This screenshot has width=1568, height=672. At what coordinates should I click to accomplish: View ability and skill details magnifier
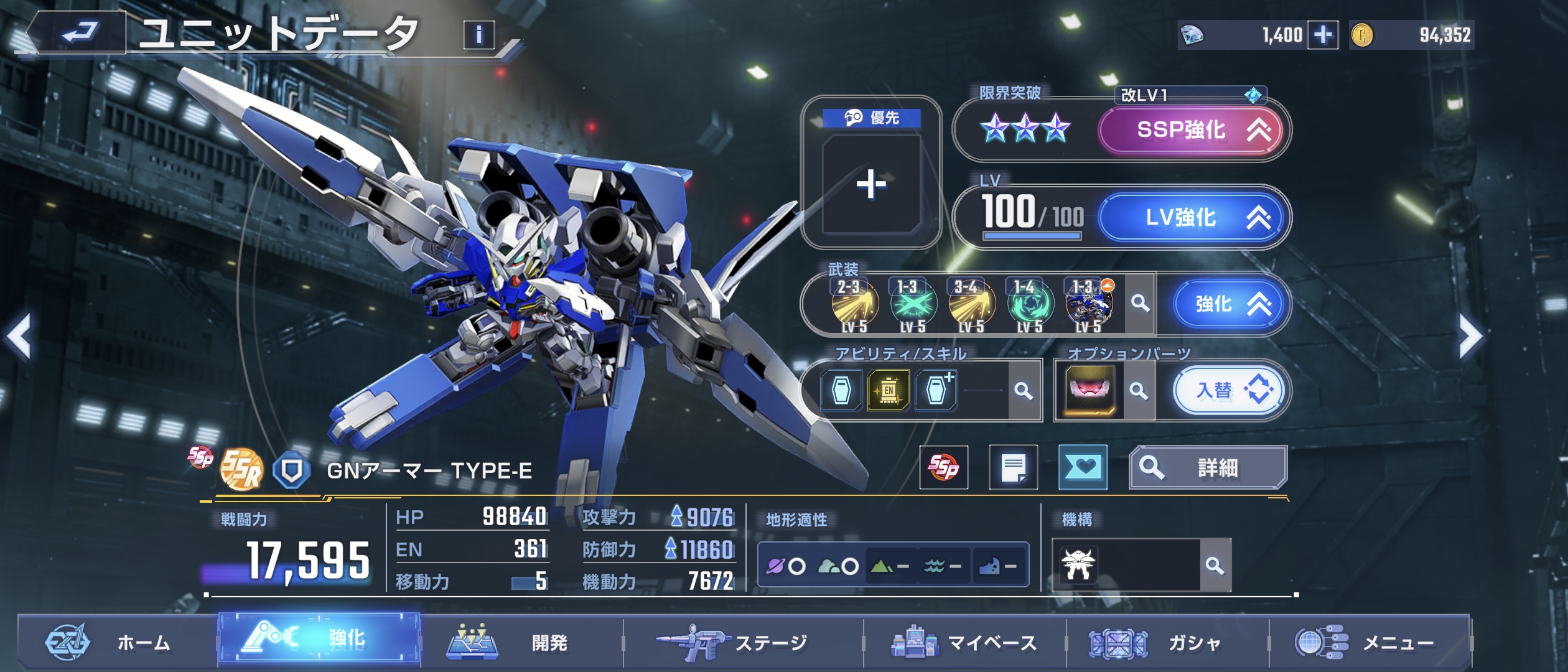1023,391
